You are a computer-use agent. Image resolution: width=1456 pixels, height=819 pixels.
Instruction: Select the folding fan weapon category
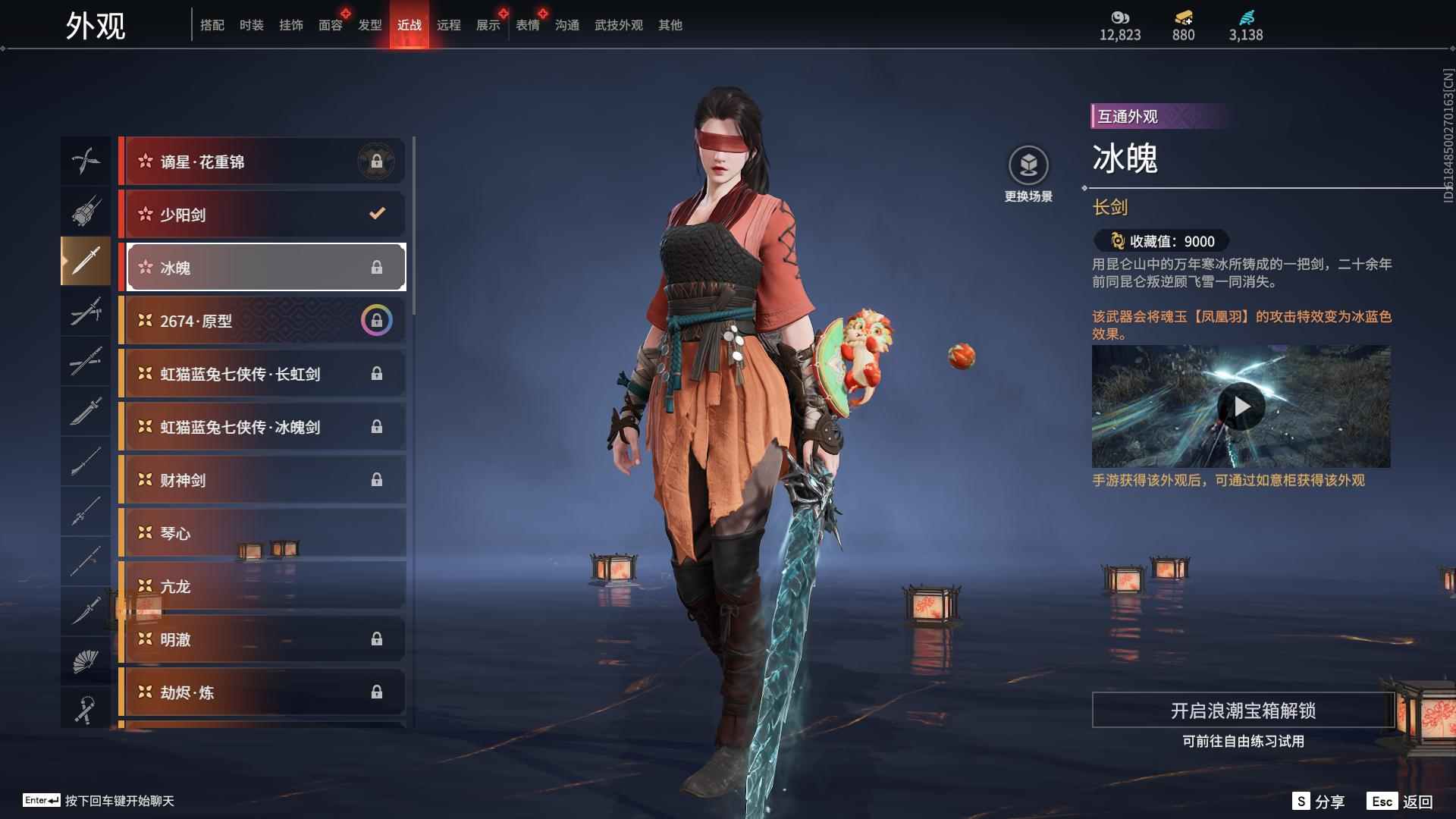(x=85, y=661)
